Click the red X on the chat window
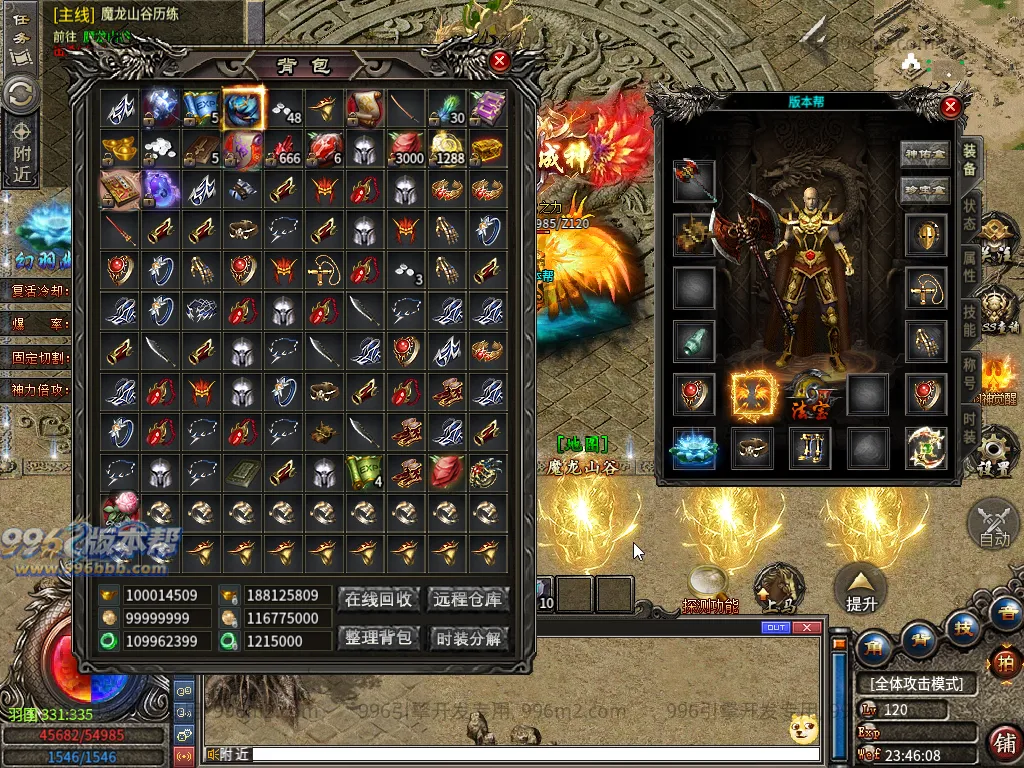Screen dimensions: 1024x768 tap(808, 628)
